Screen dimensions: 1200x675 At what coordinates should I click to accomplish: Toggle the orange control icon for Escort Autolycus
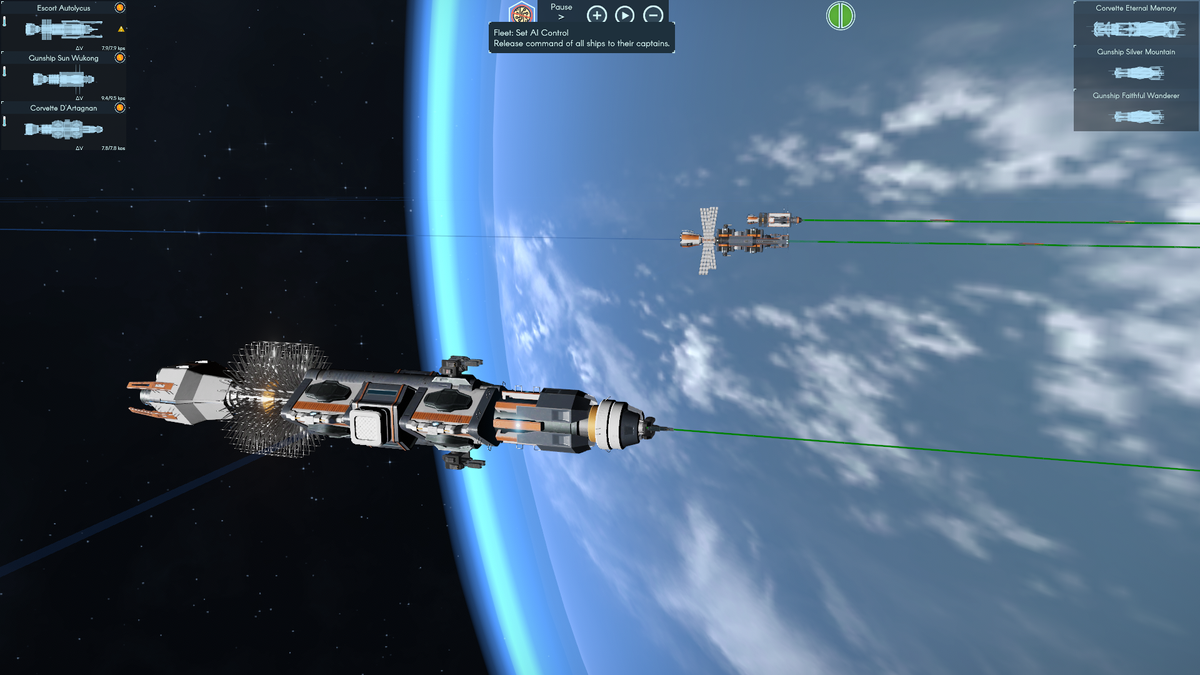120,7
